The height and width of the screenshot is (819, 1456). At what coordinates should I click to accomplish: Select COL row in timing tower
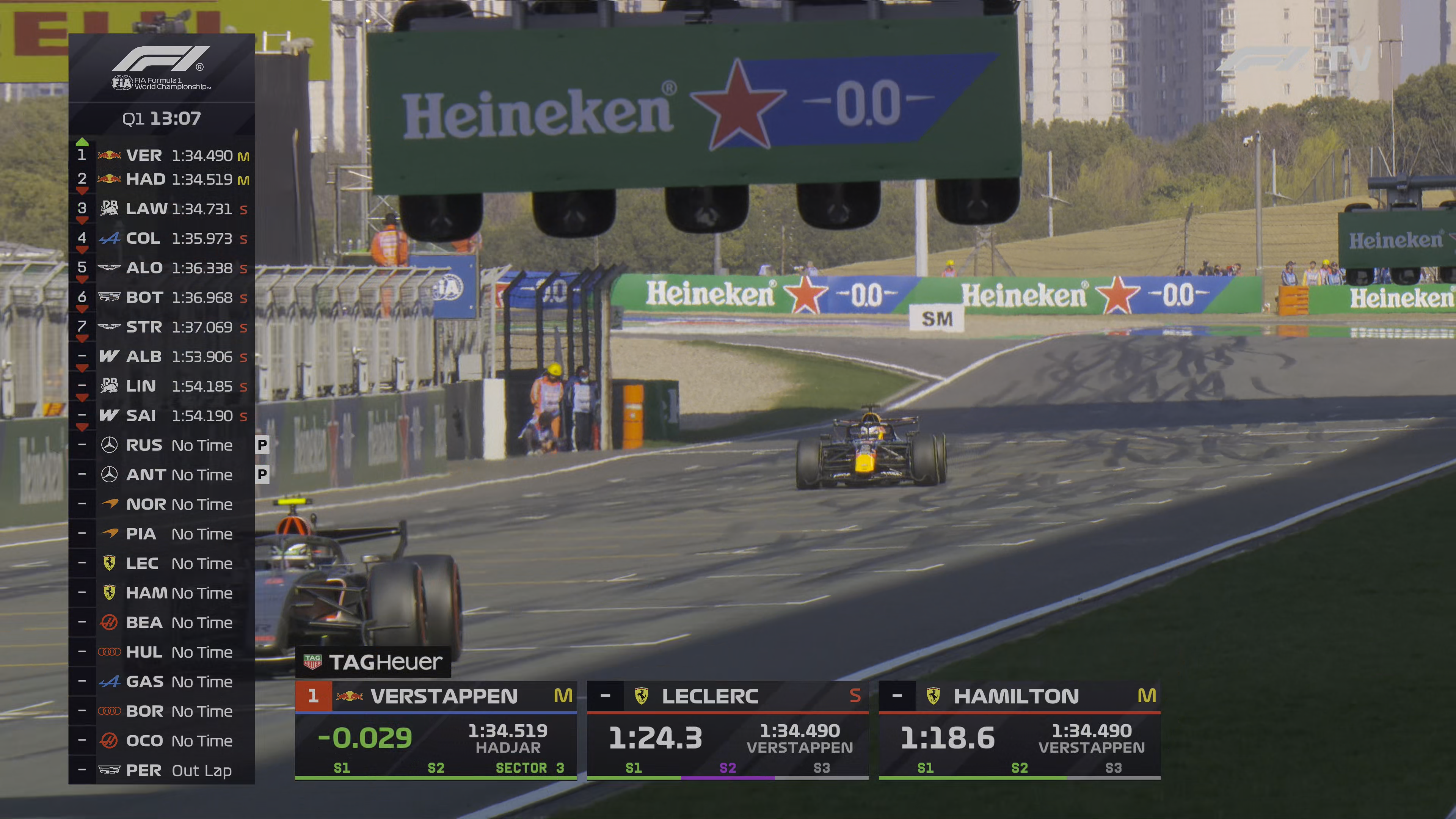pyautogui.click(x=162, y=238)
